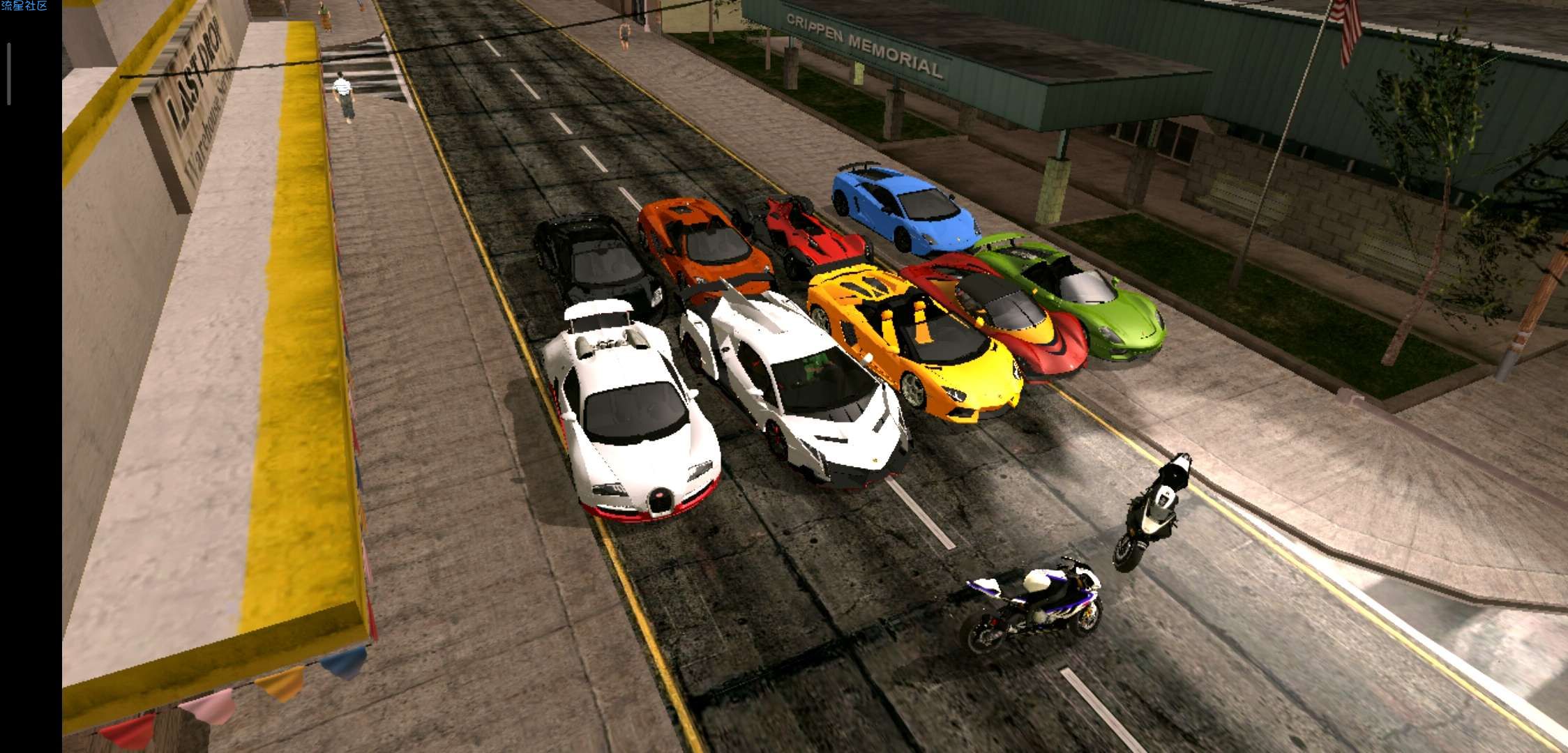Tap the grey sidebar handle on the screen edge
Viewport: 1568px width, 753px height.
(9, 74)
